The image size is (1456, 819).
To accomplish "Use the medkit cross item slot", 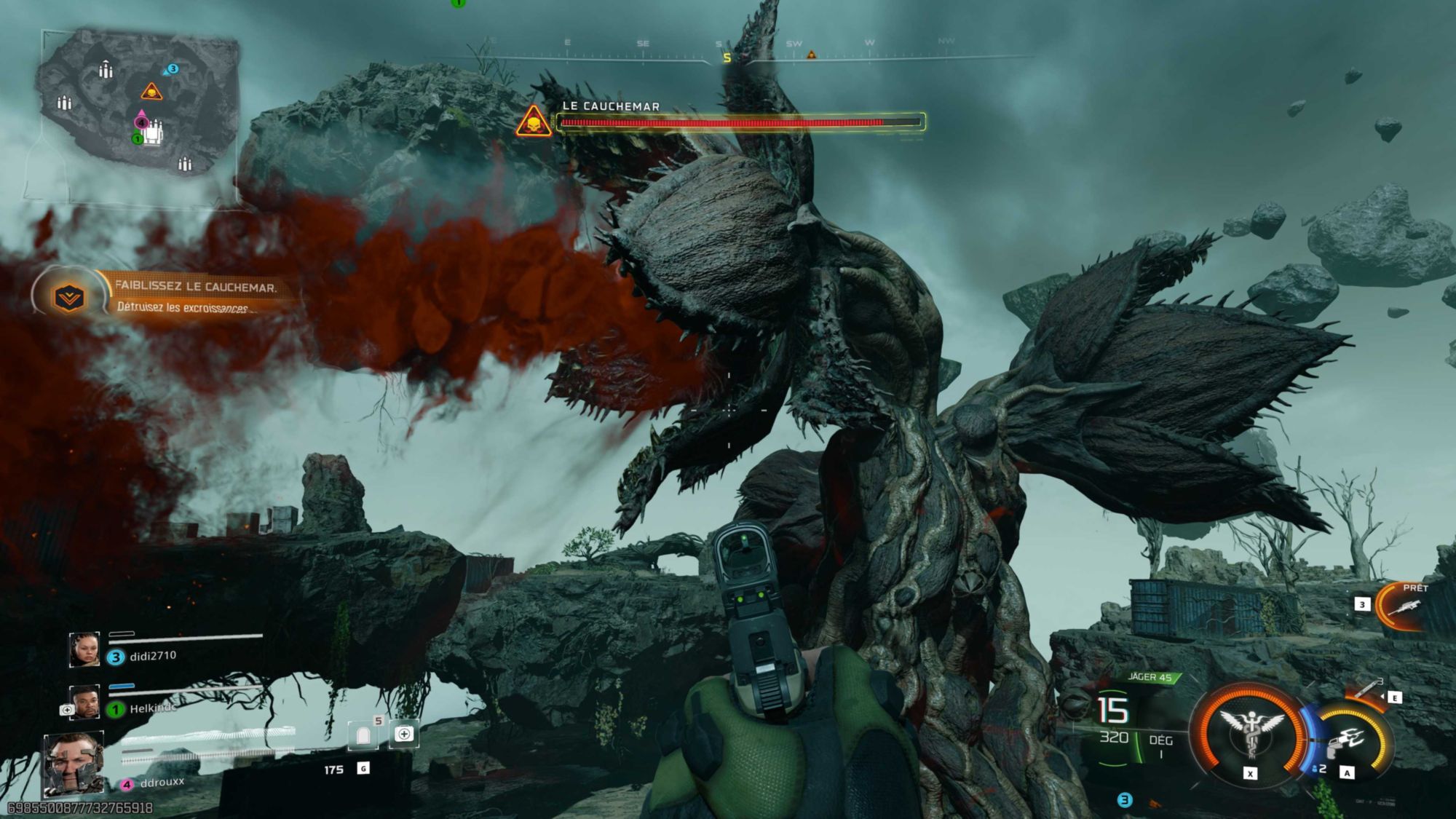I will (404, 735).
